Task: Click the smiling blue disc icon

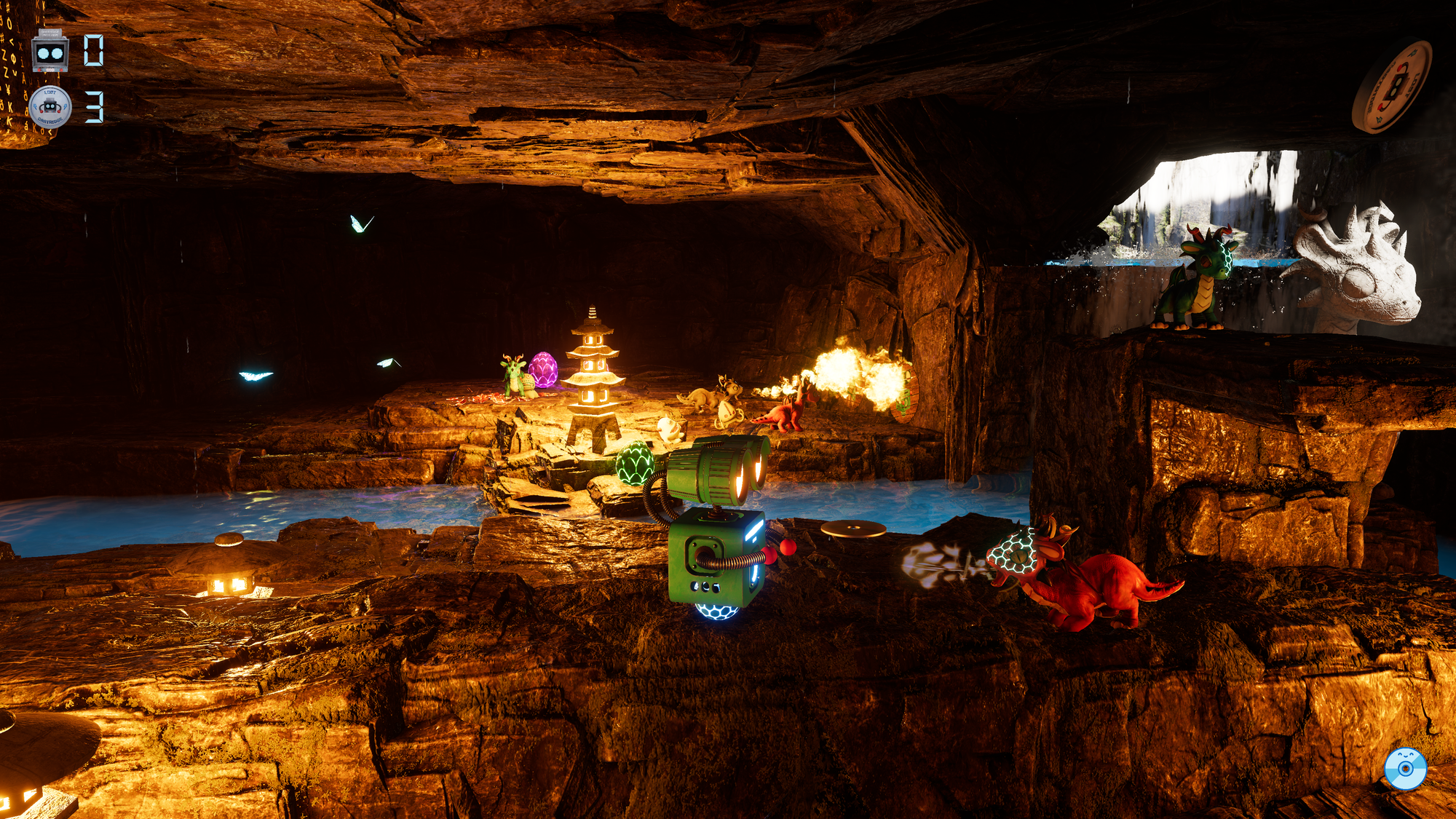Action: [x=1405, y=769]
